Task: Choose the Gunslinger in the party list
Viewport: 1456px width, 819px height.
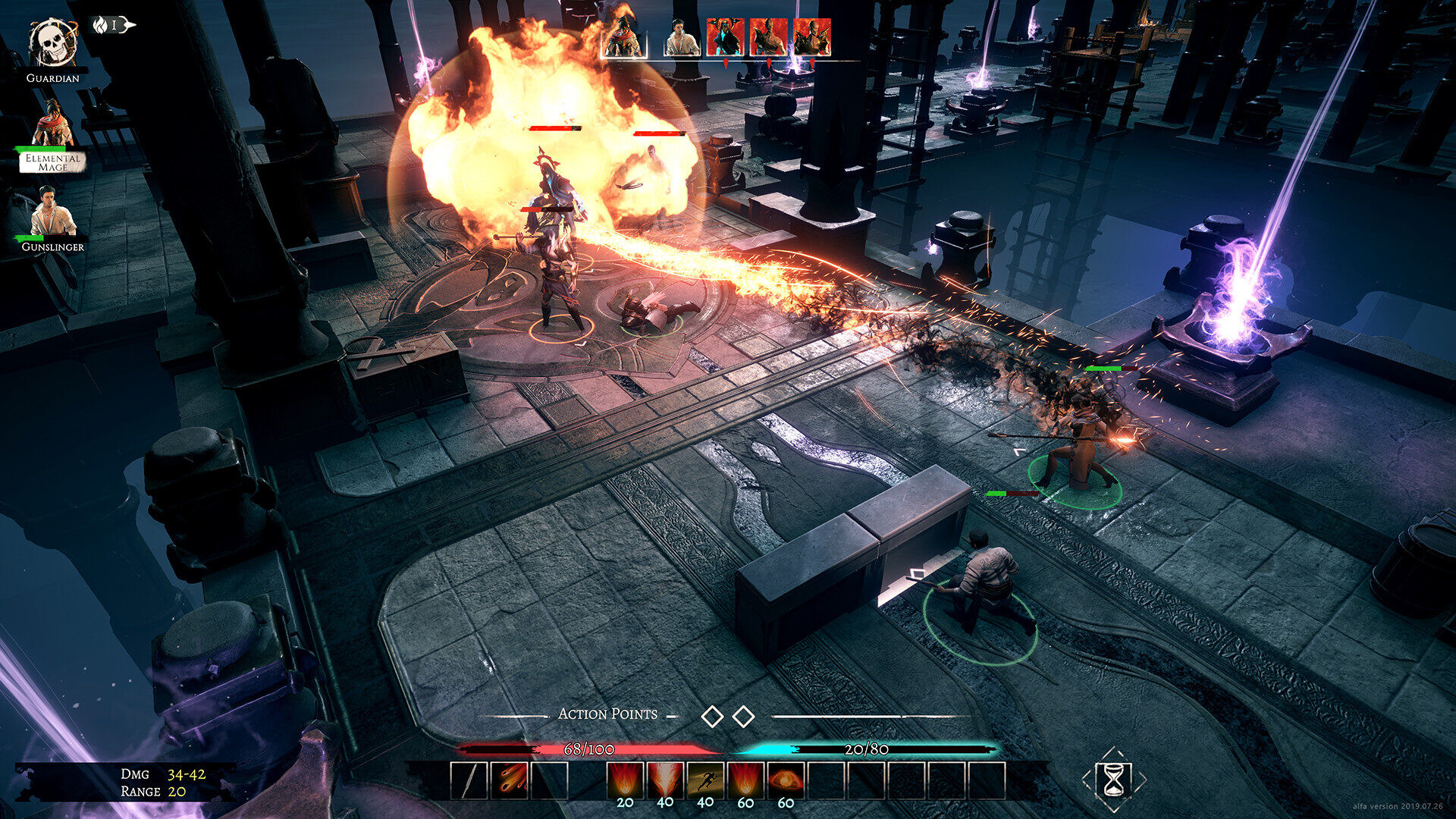Action: click(x=53, y=213)
